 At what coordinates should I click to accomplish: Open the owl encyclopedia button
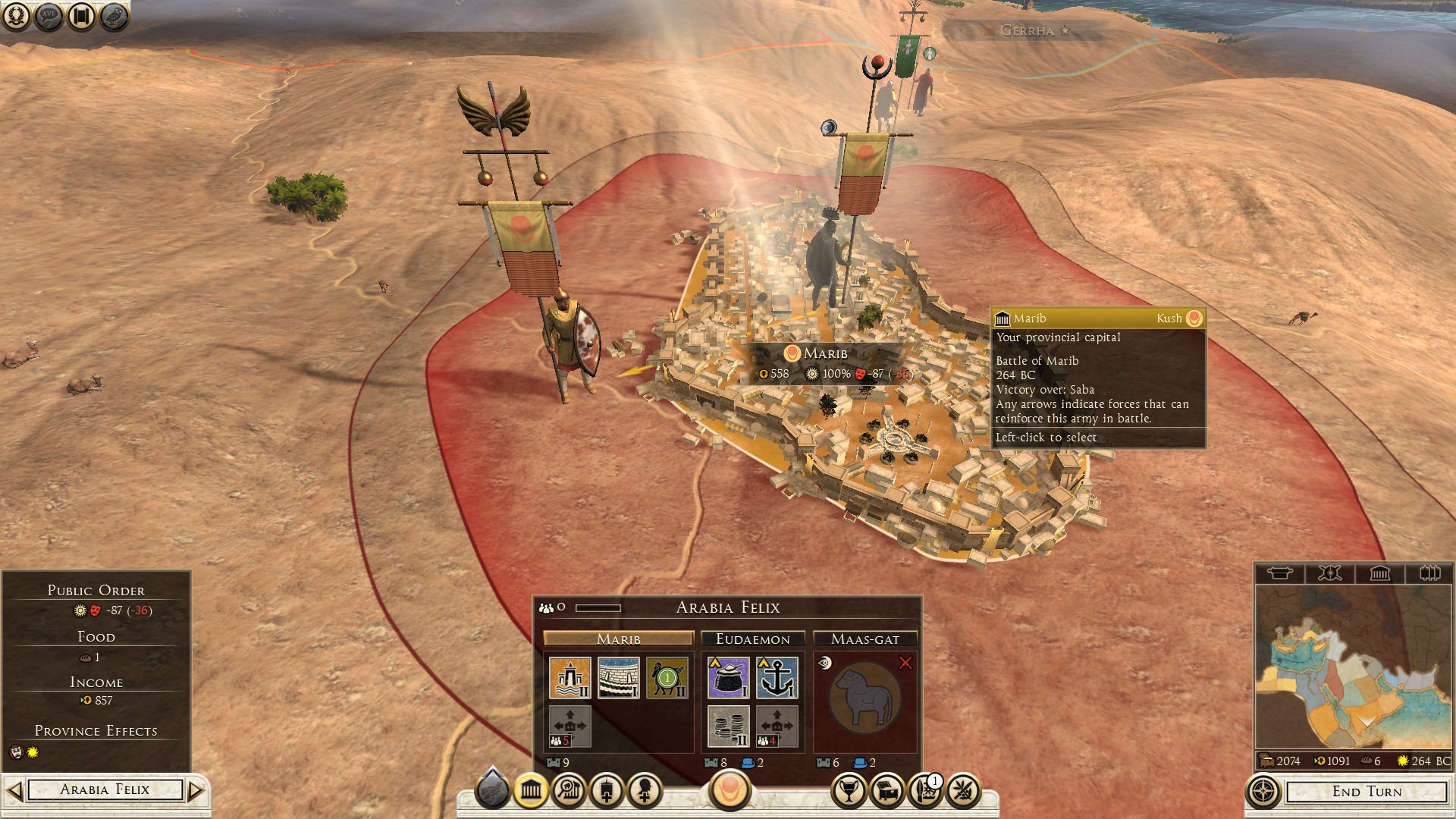click(x=114, y=16)
